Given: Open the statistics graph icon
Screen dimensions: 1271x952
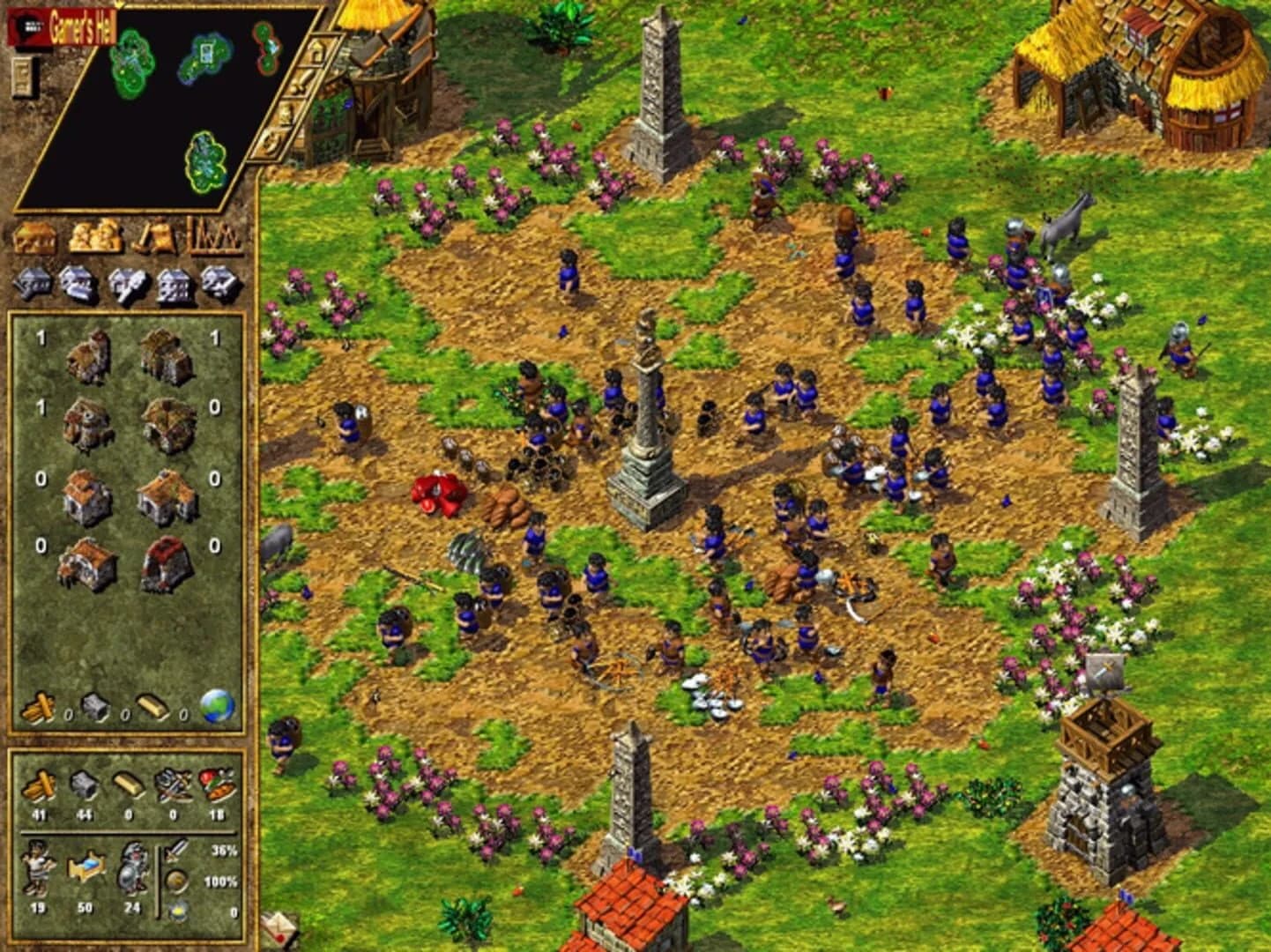Looking at the screenshot, I should (213, 236).
